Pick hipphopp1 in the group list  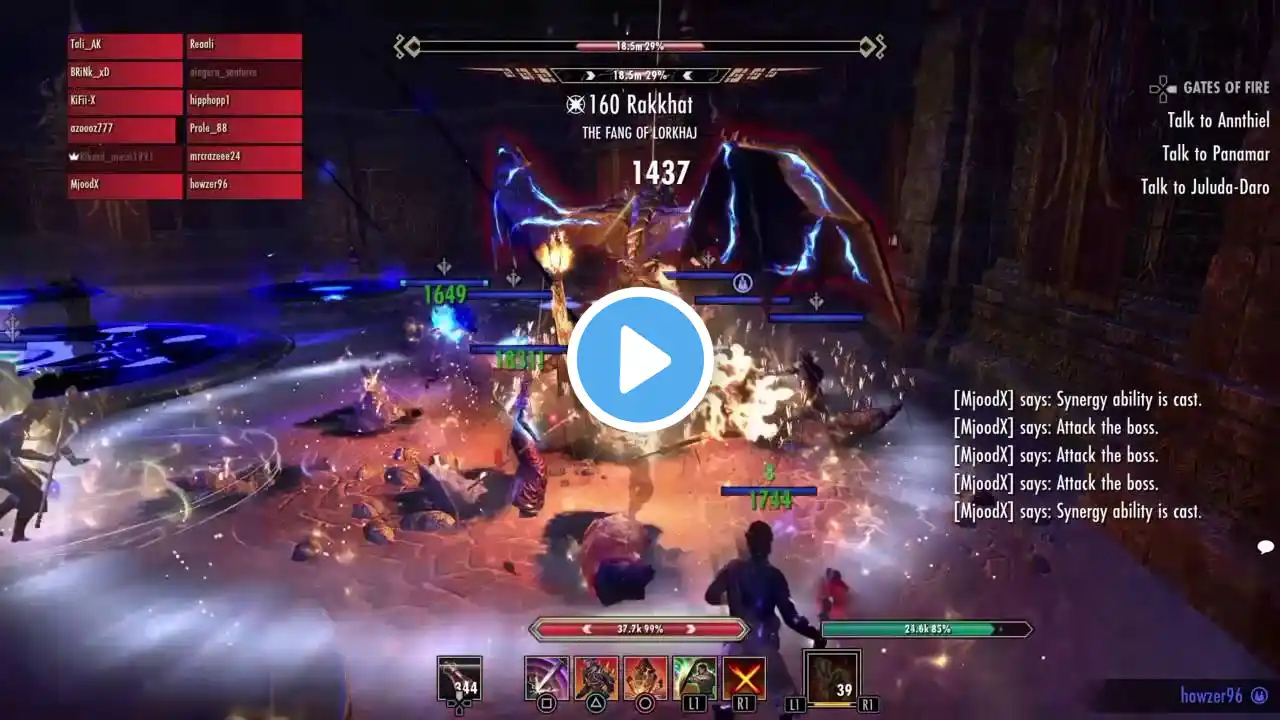pos(244,102)
